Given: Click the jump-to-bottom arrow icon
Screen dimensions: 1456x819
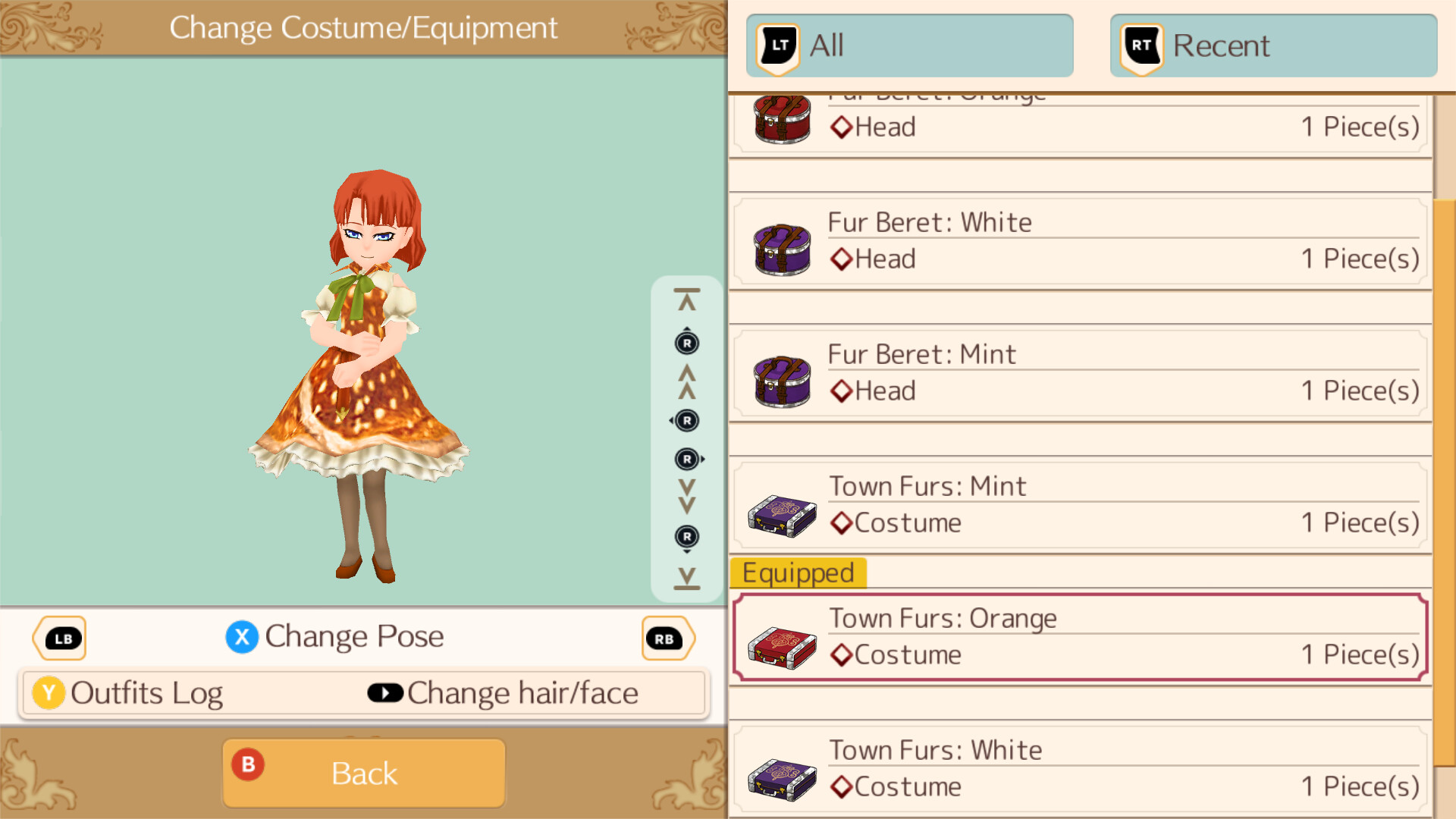Looking at the screenshot, I should click(x=686, y=578).
